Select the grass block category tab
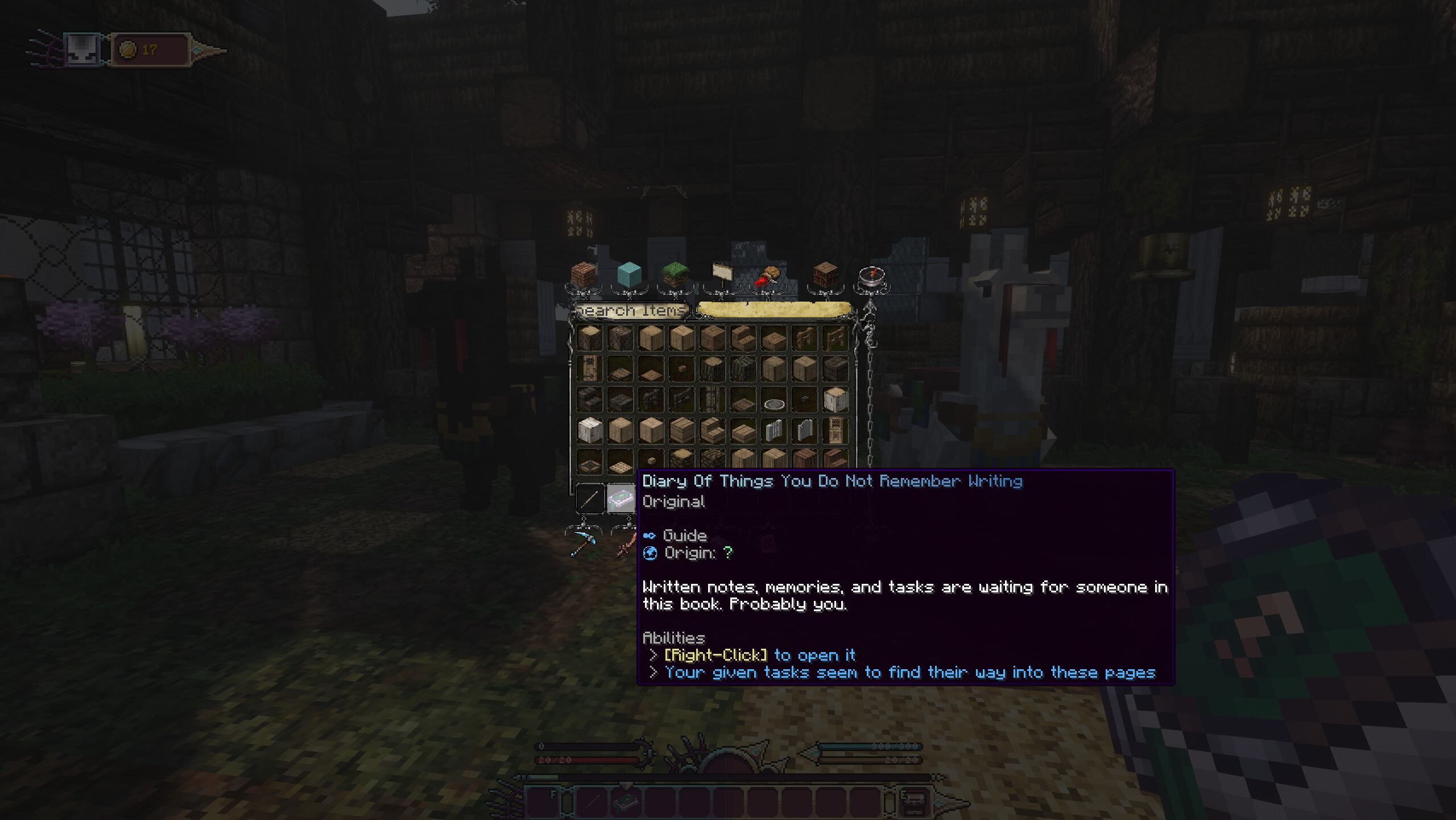Viewport: 1456px width, 820px height. point(675,275)
